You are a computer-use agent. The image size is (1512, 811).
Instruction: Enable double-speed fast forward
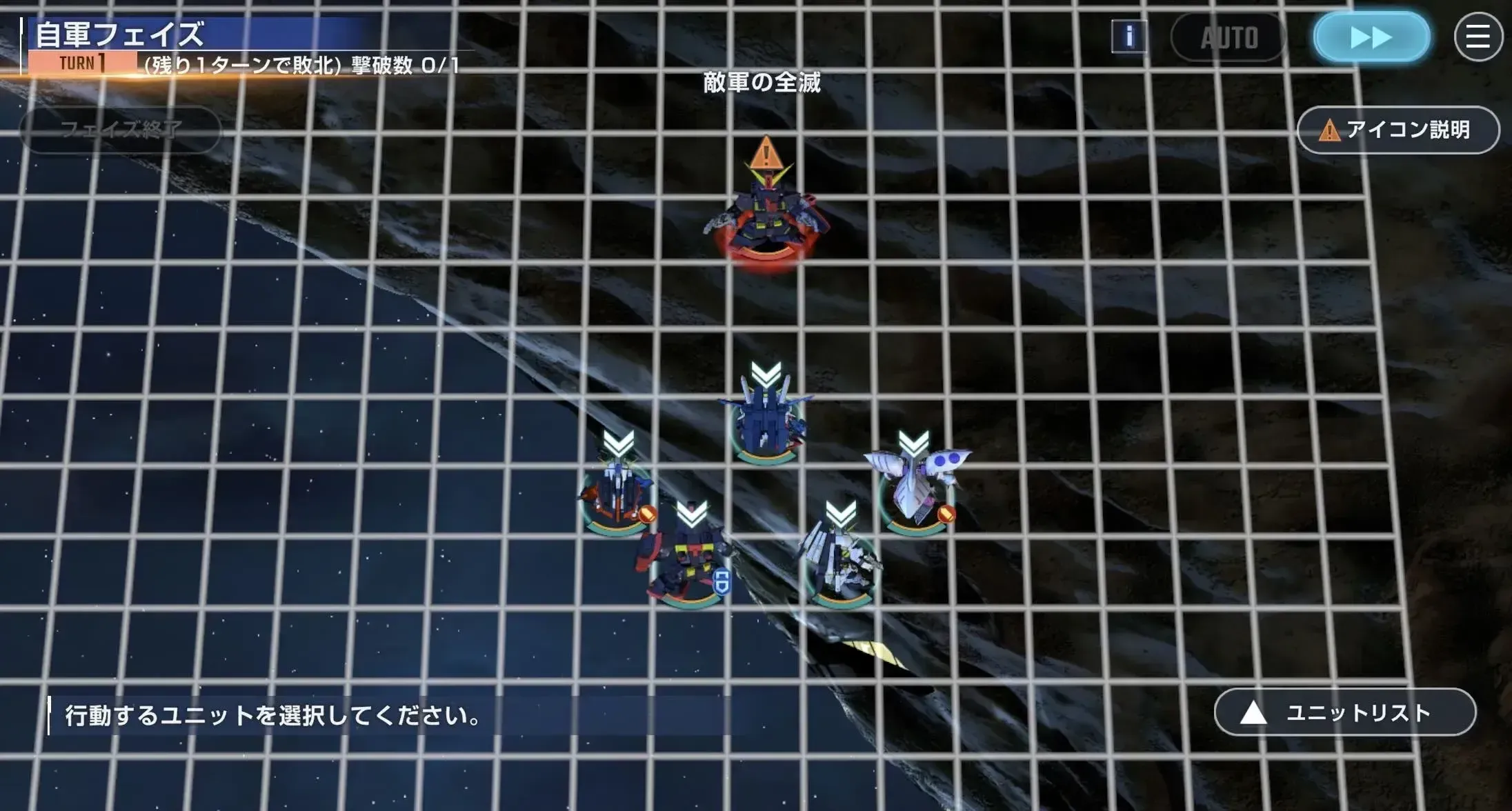point(1371,36)
